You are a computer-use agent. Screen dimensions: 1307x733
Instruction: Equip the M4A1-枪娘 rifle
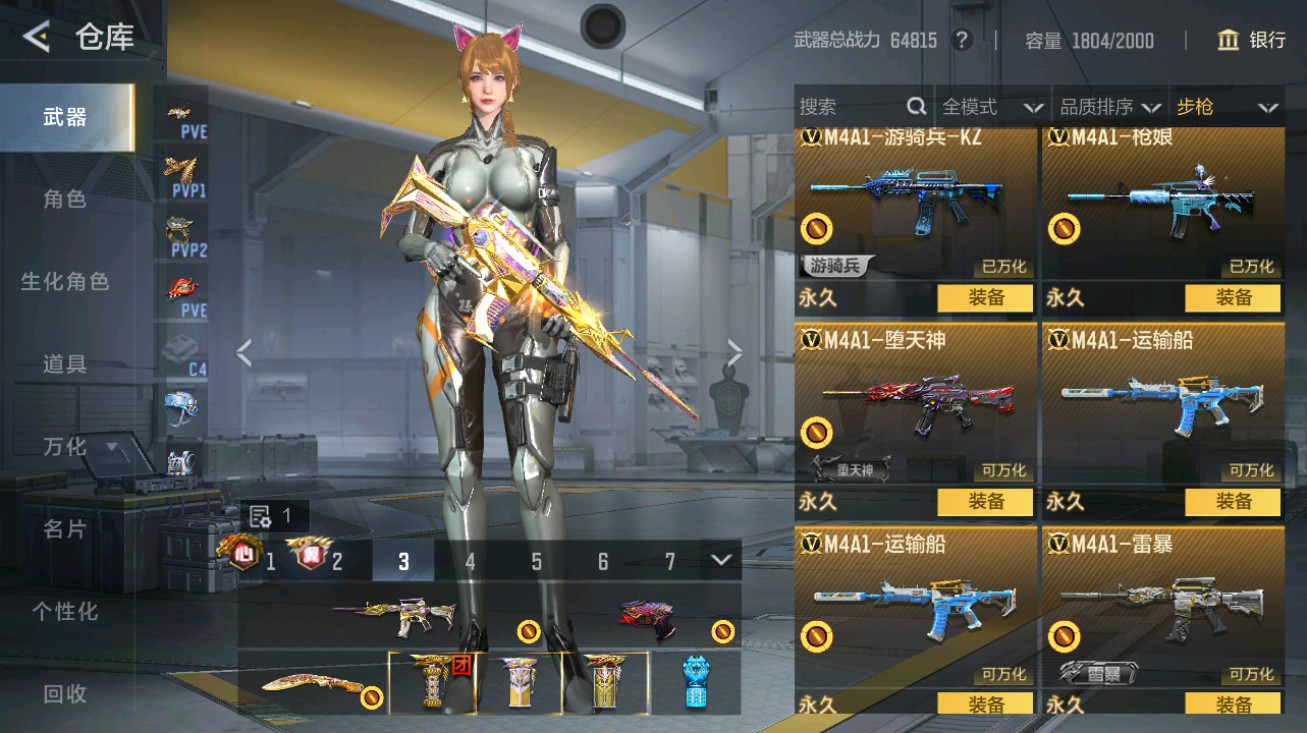click(1232, 298)
